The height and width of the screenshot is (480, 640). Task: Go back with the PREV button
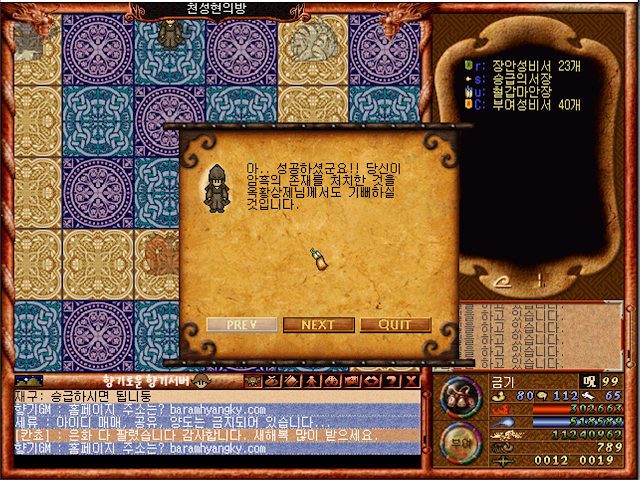click(241, 325)
